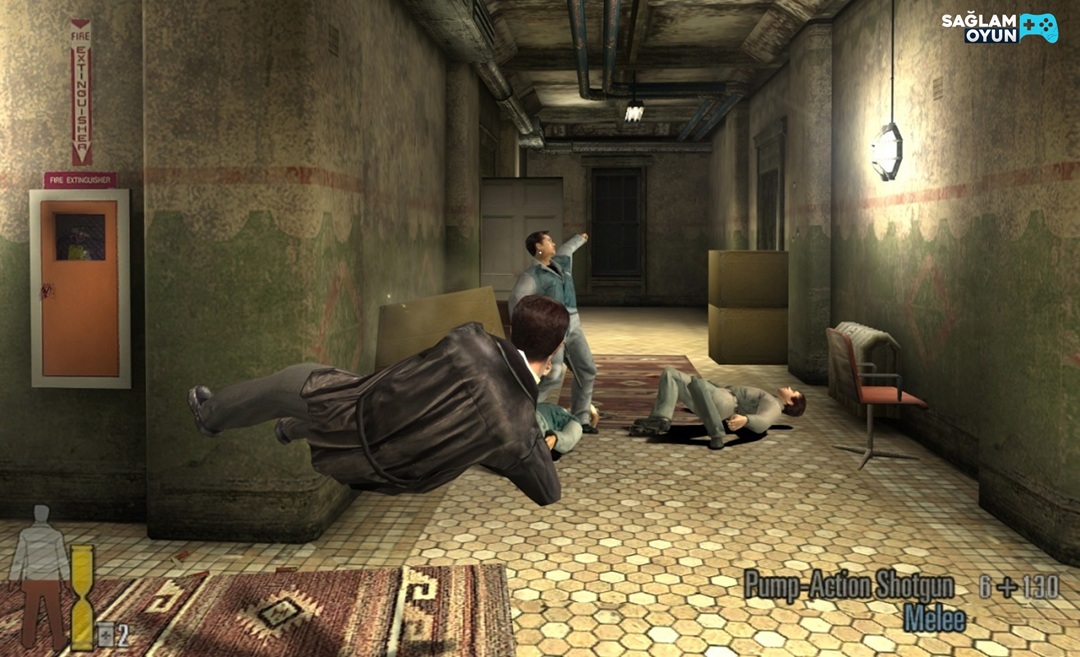Select the Pump-Action Shotgun weapon label

tap(848, 585)
